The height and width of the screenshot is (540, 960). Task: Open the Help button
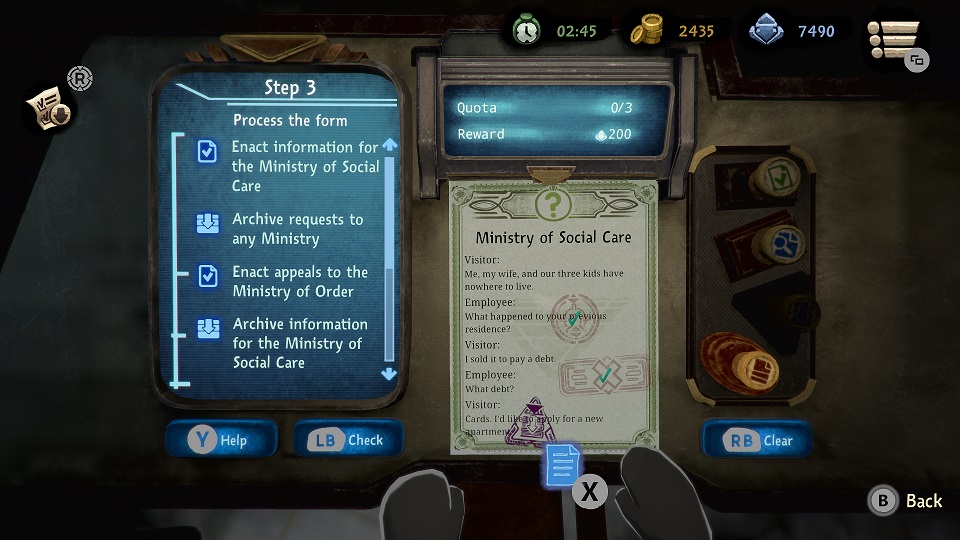(x=221, y=440)
